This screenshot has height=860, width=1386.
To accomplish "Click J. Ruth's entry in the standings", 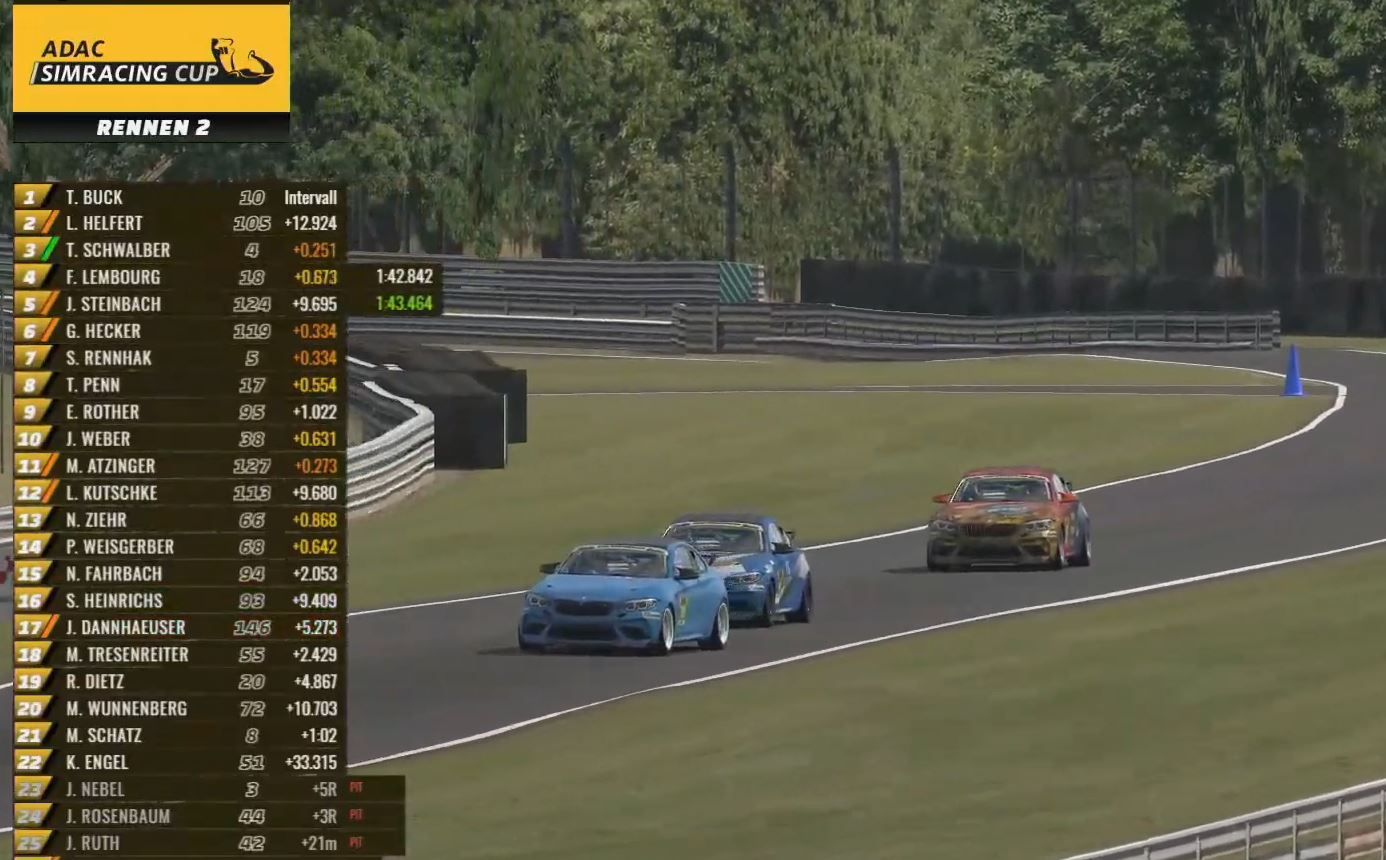I will click(x=200, y=844).
